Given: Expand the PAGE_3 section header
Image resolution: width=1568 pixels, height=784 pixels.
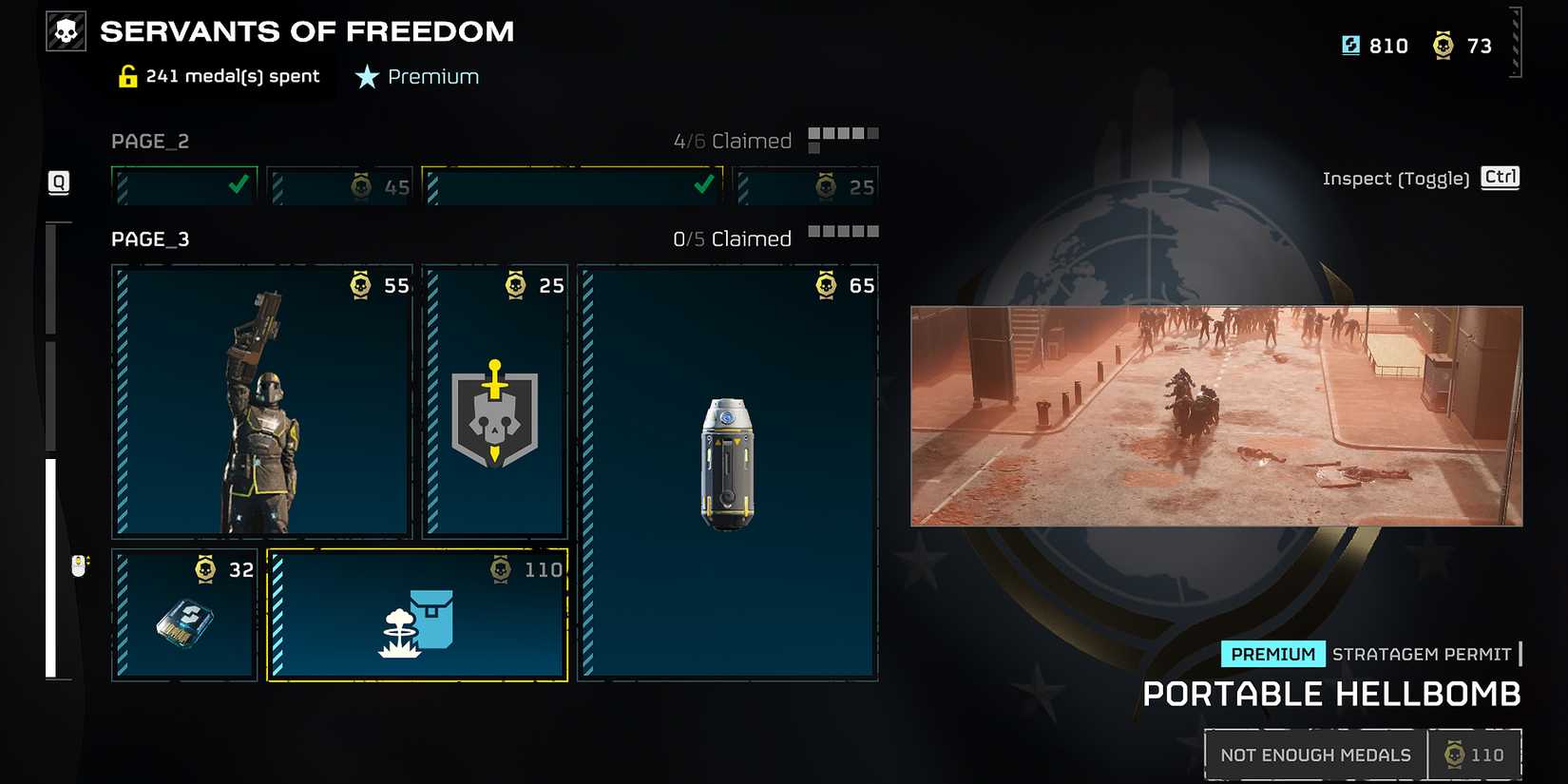Looking at the screenshot, I should 149,239.
